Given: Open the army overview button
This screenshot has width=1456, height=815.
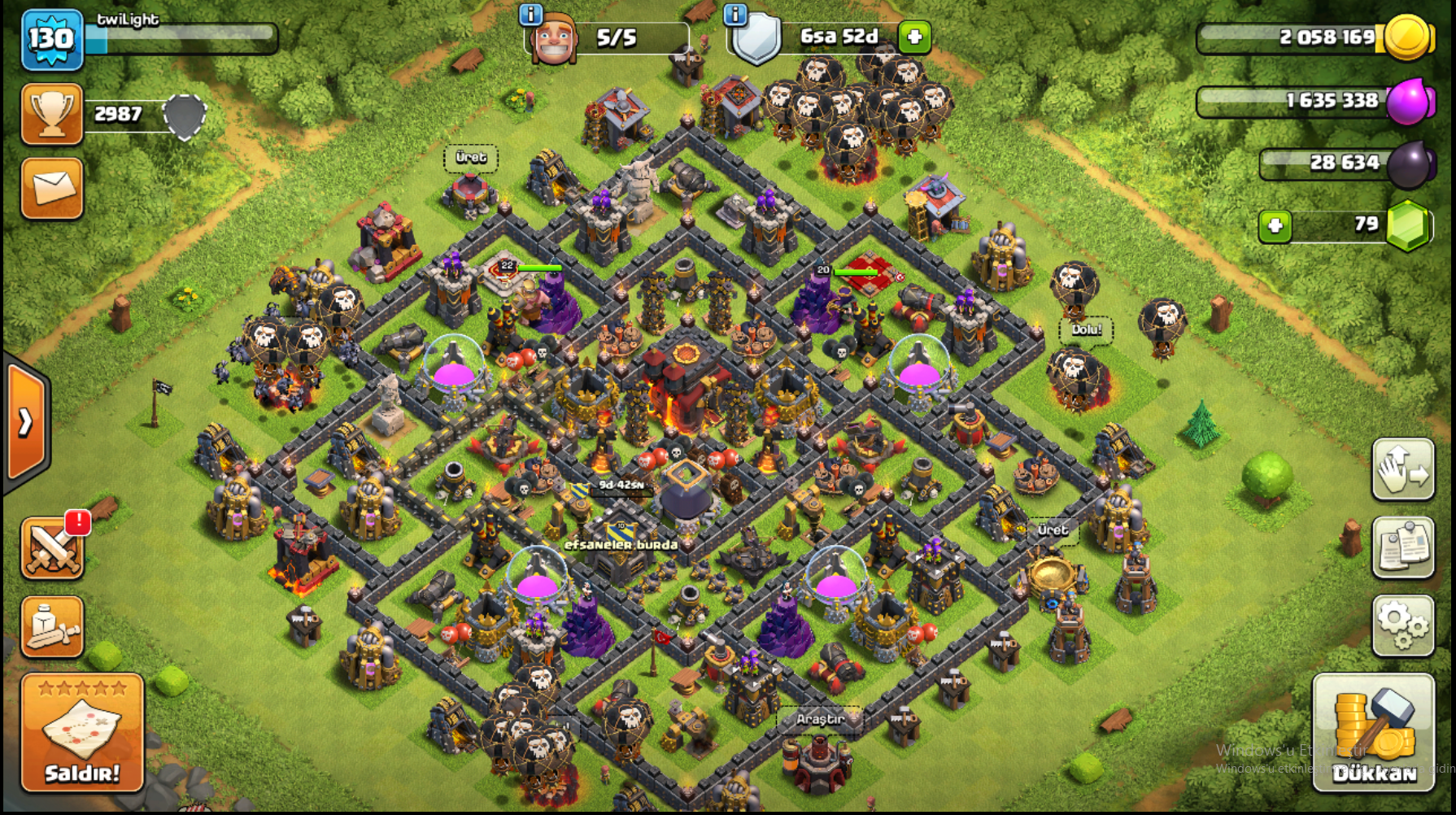Looking at the screenshot, I should 52,626.
